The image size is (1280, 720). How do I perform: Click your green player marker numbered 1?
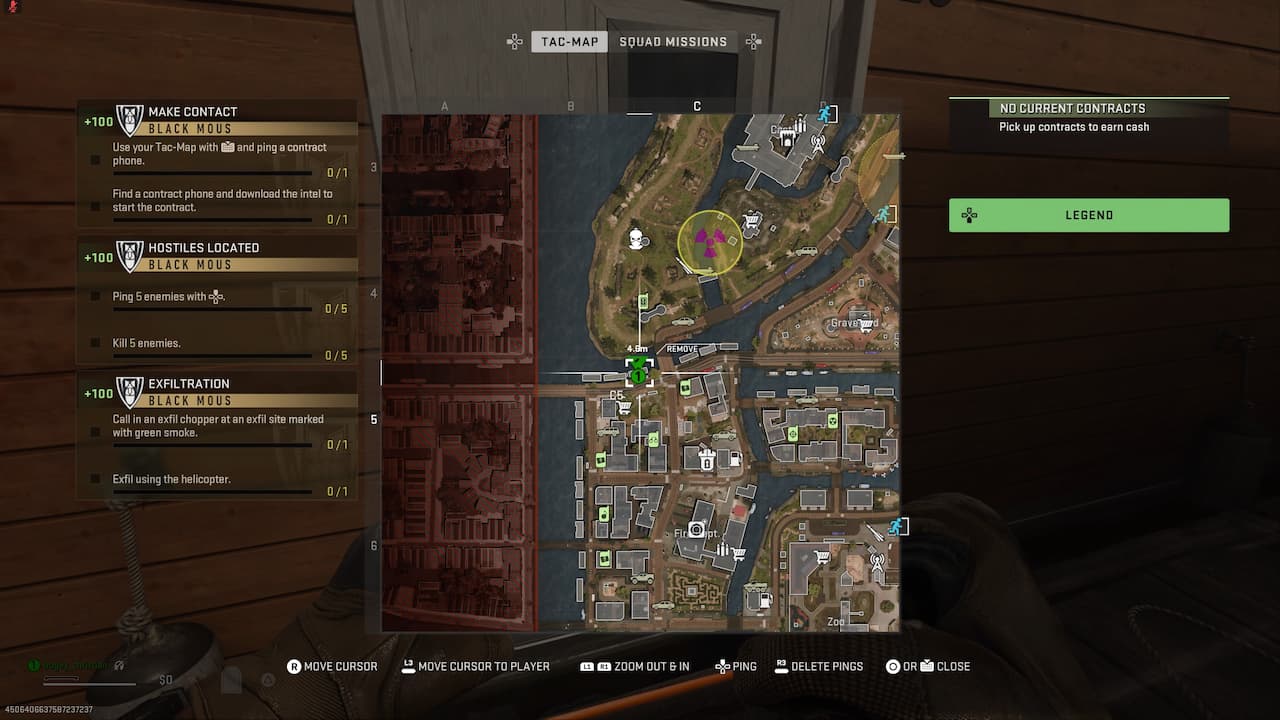pos(638,375)
